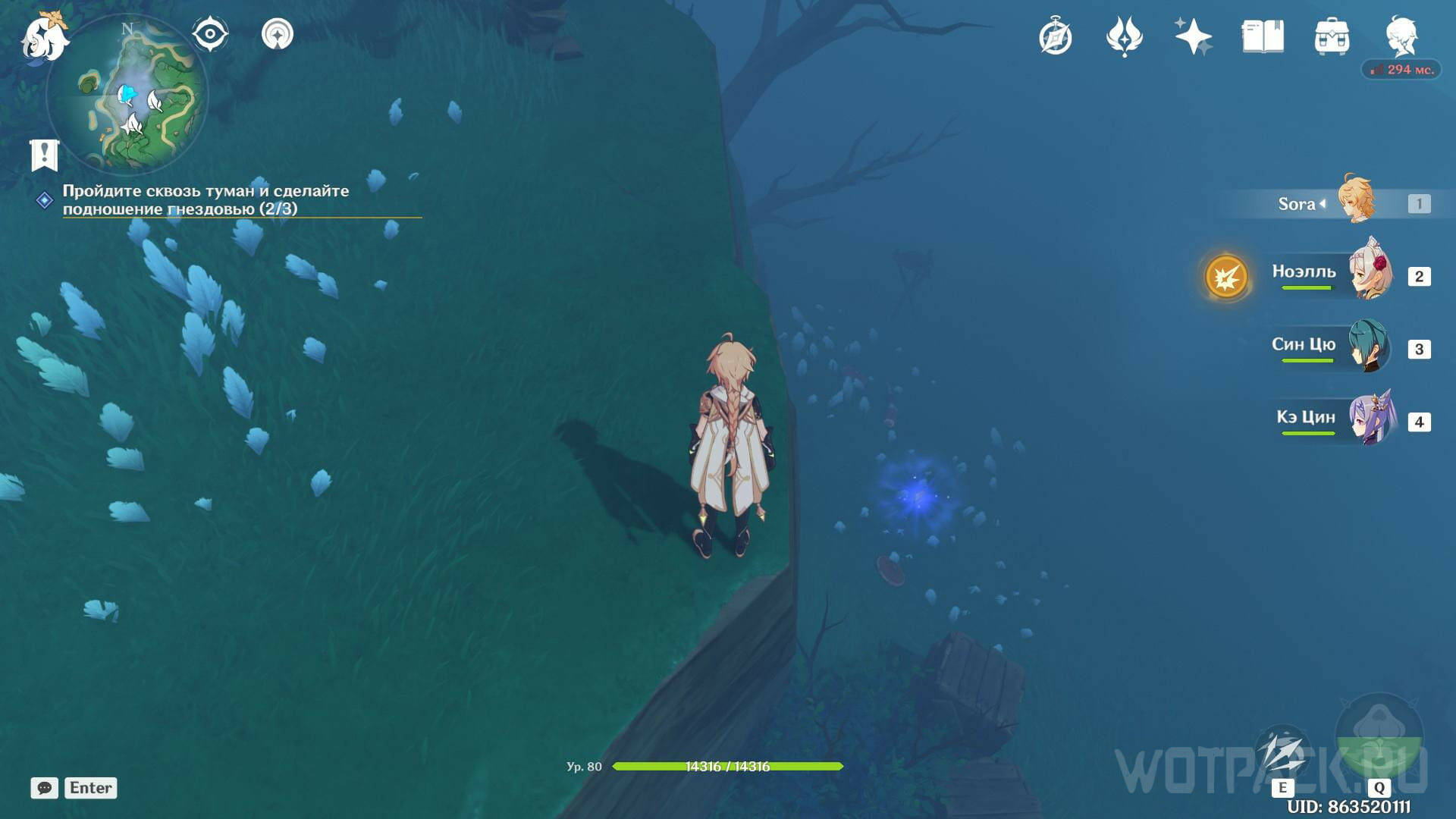Trigger the elemental burst icon

click(x=1379, y=738)
